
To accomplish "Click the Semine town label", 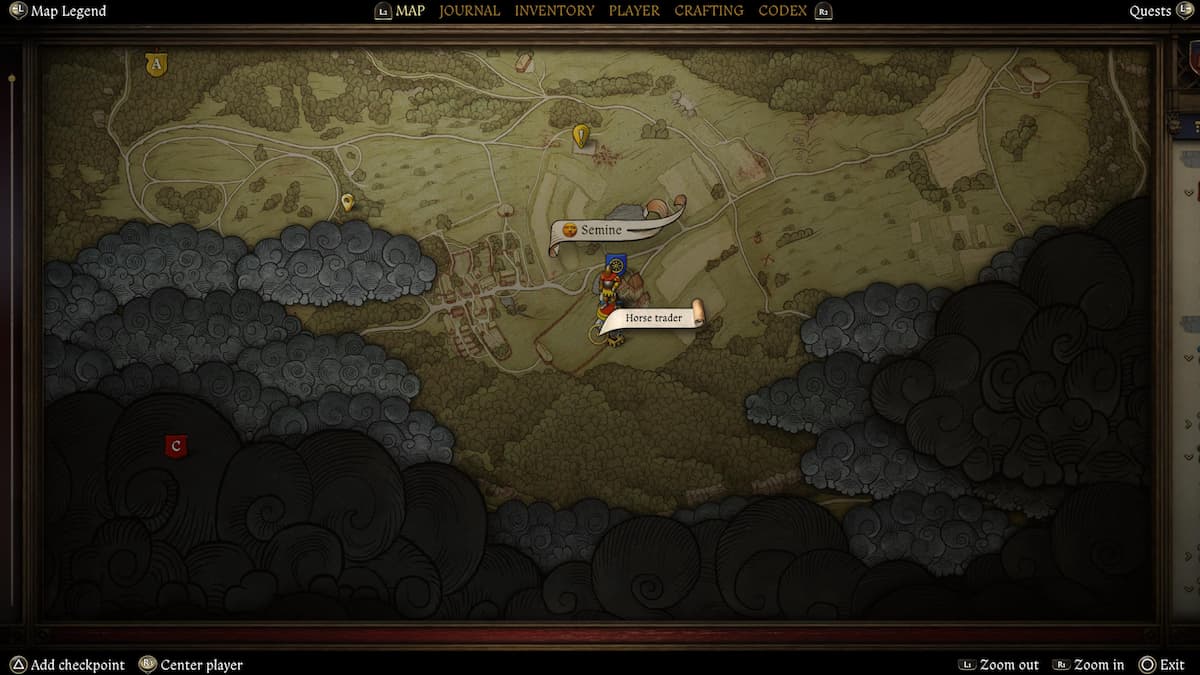I will coord(601,230).
